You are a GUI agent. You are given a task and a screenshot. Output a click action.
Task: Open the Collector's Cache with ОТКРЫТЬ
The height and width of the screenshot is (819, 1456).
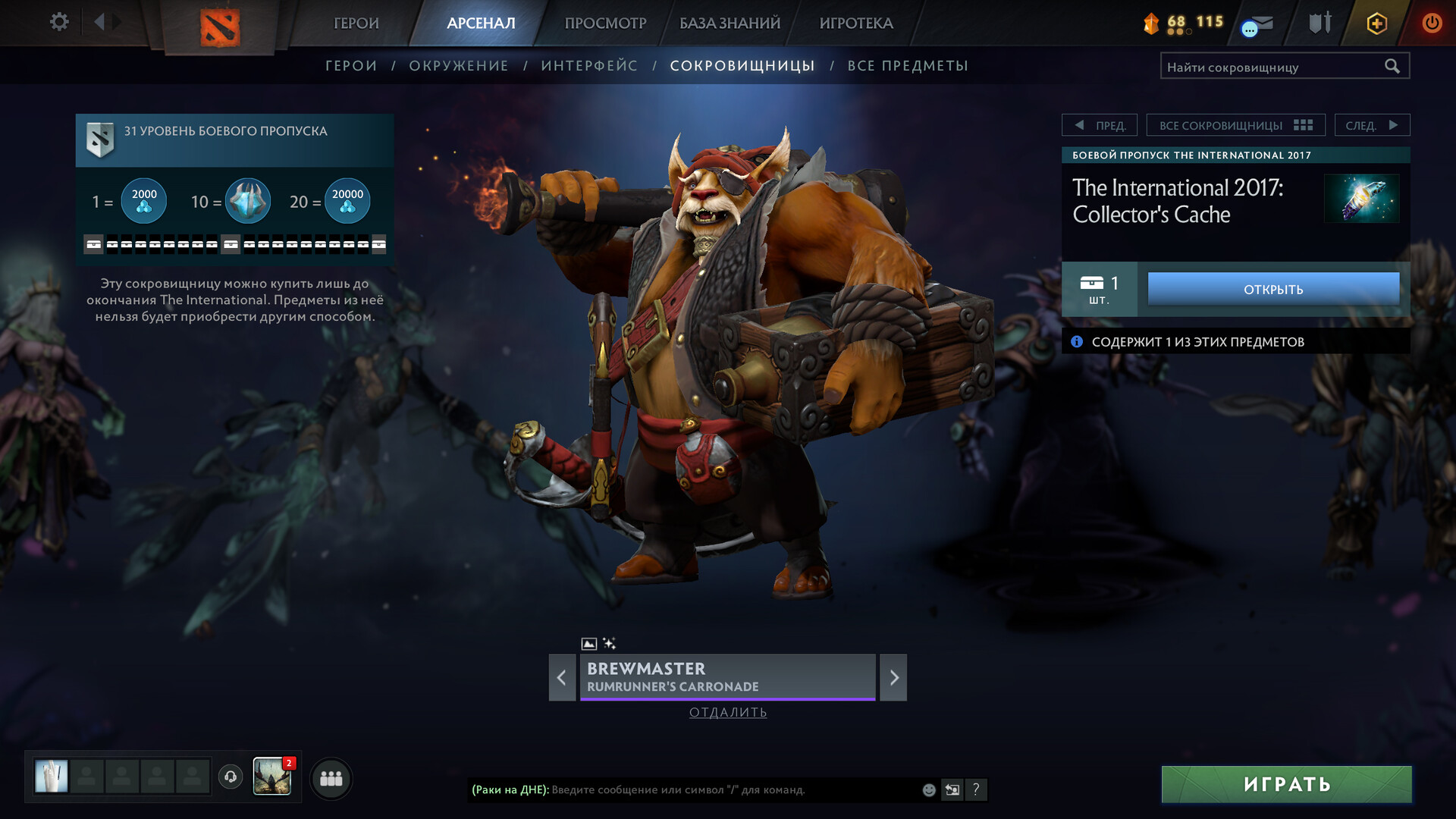(x=1273, y=289)
